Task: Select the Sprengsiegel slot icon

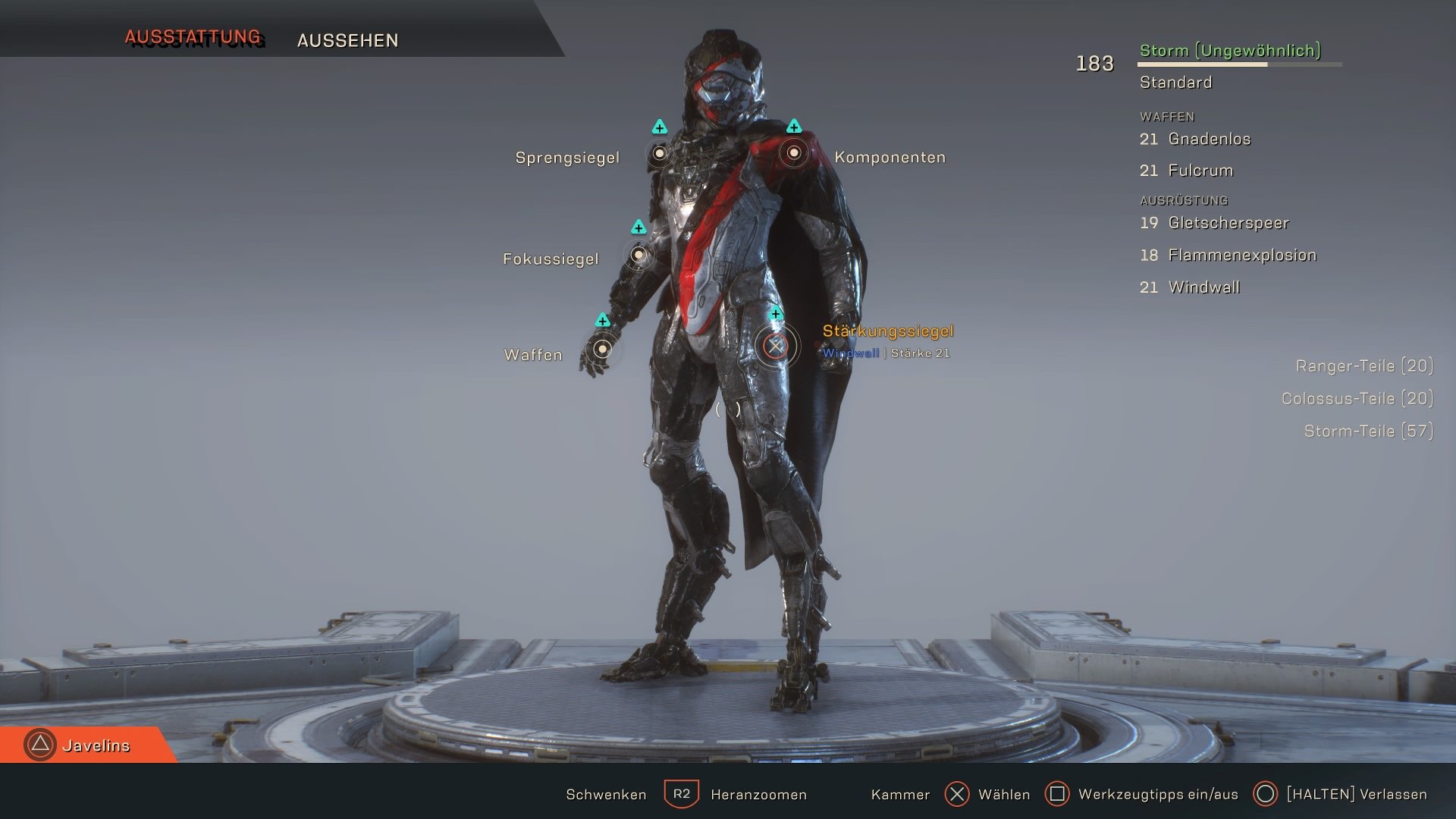Action: click(658, 155)
